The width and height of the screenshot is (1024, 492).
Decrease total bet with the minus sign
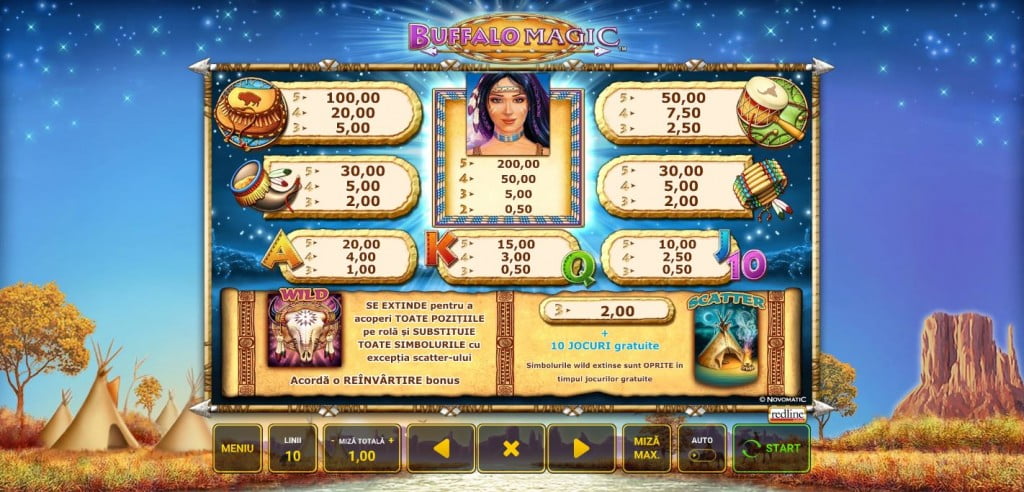click(x=331, y=439)
